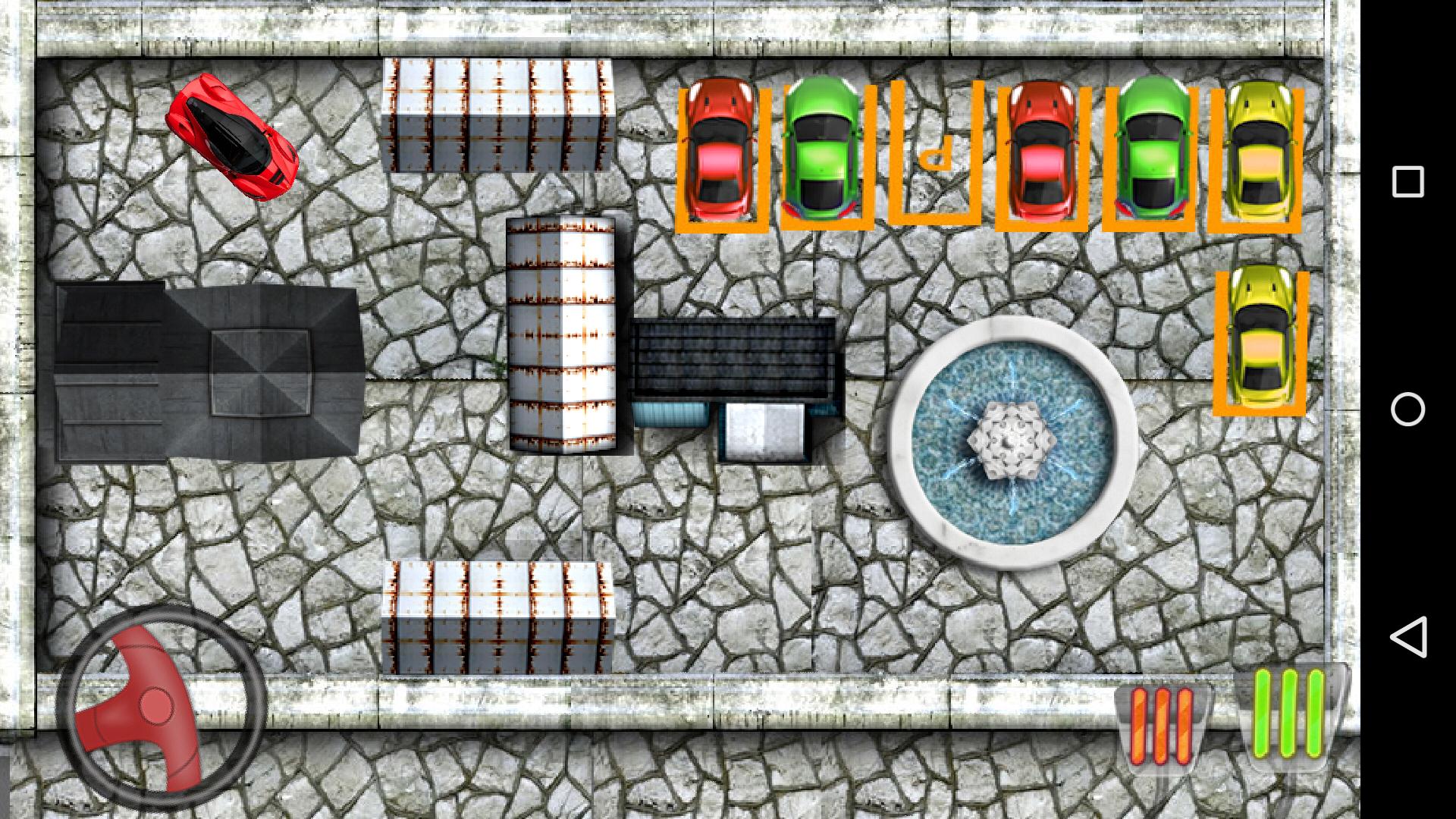Tap the top crate stack obstacle
Image resolution: width=1456 pixels, height=819 pixels.
coord(497,114)
